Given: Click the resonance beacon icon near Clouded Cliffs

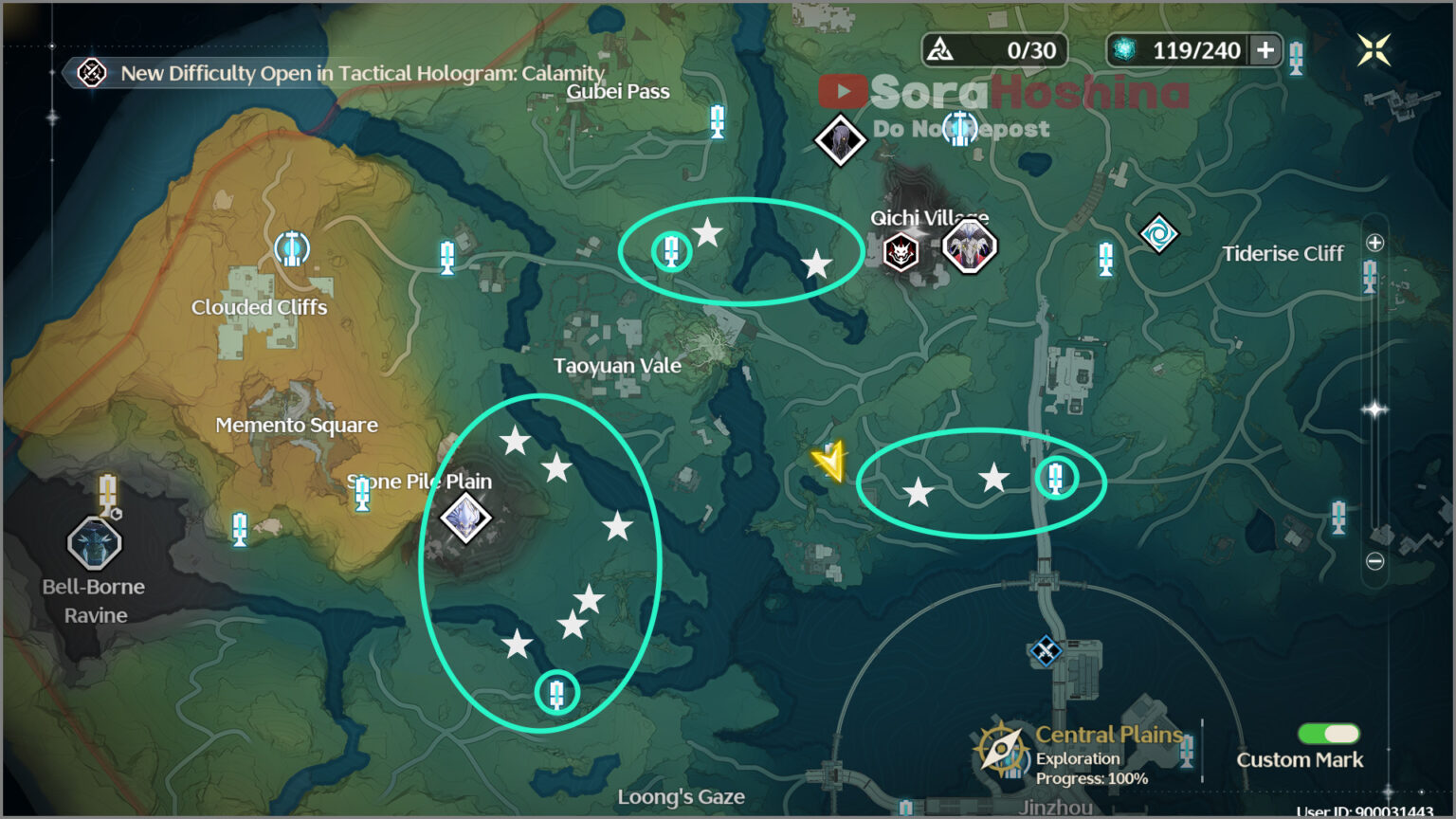Looking at the screenshot, I should coord(291,249).
